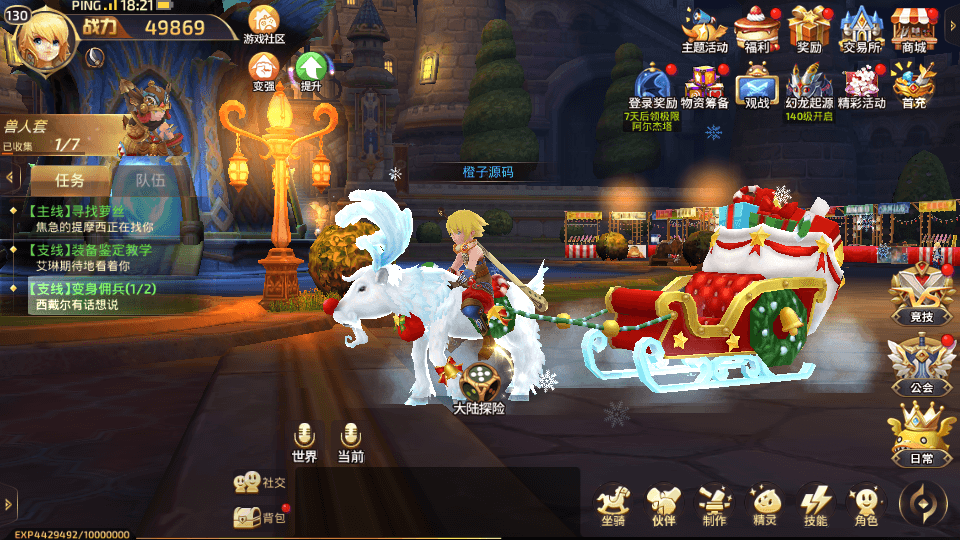The image size is (960, 540).
Task: Switch to the 队伍 team tab
Action: pyautogui.click(x=150, y=181)
